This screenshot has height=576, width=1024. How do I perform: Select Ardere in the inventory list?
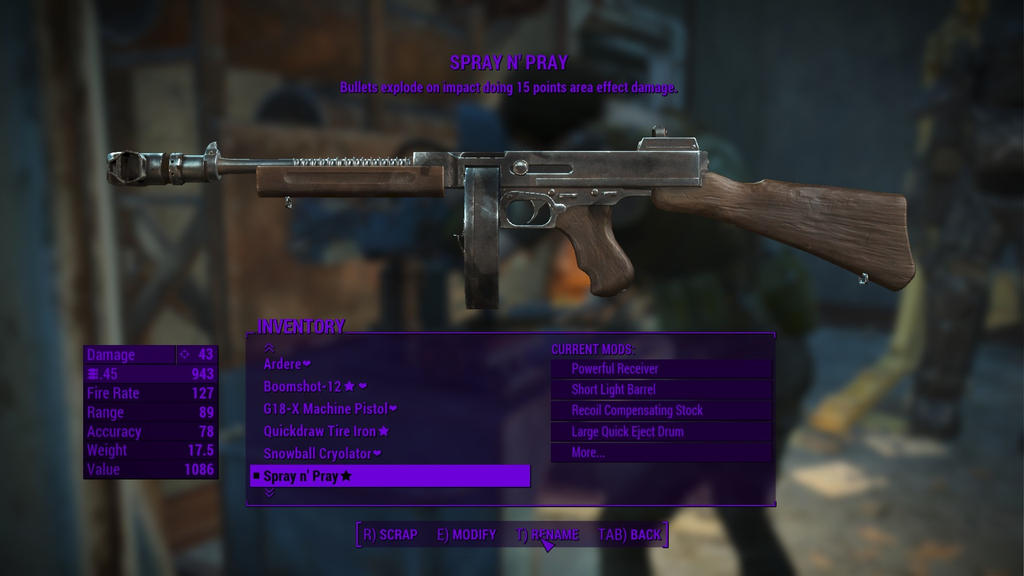pyautogui.click(x=287, y=364)
